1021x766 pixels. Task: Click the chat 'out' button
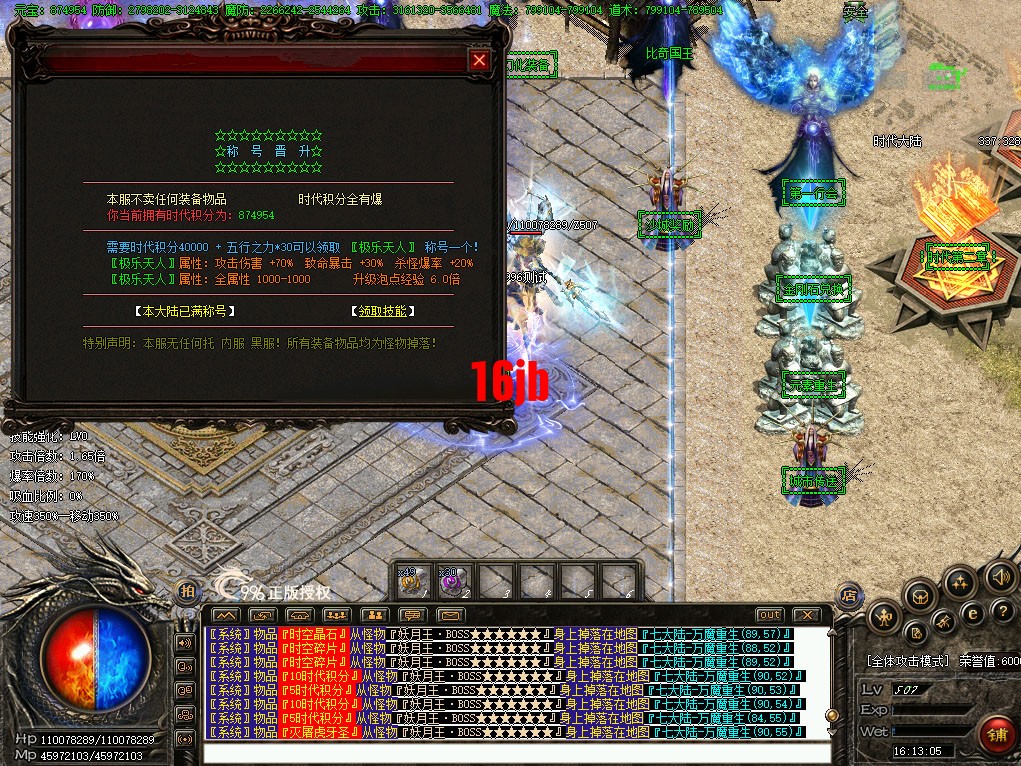(769, 614)
